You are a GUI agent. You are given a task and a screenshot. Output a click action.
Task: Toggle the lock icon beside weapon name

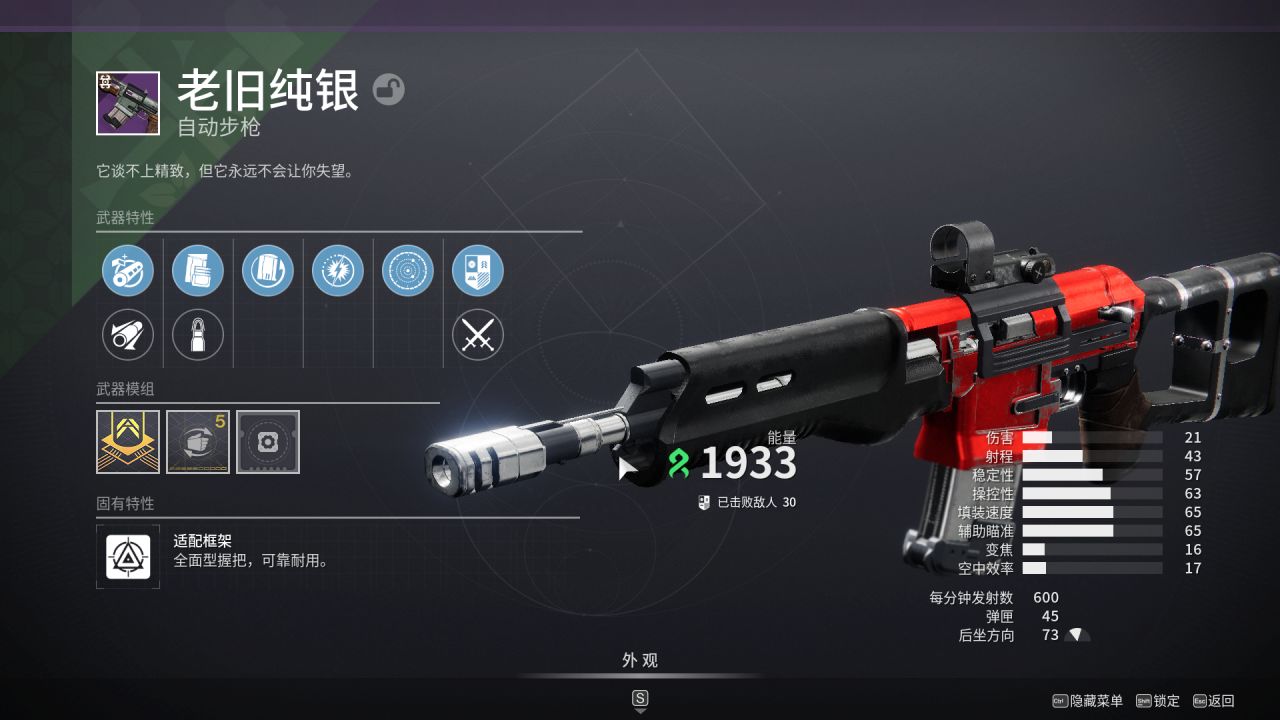click(389, 90)
